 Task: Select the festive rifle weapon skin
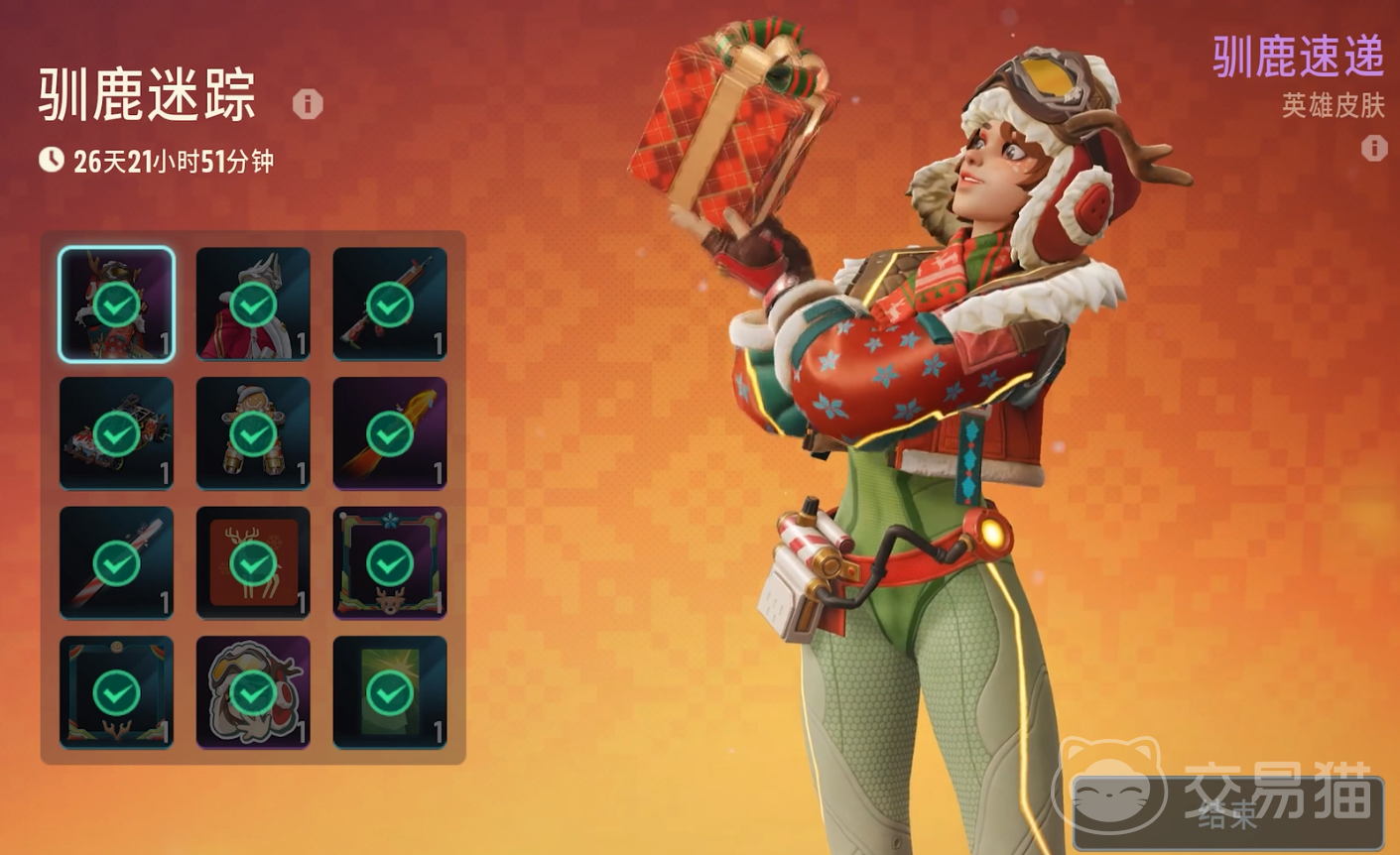click(390, 304)
